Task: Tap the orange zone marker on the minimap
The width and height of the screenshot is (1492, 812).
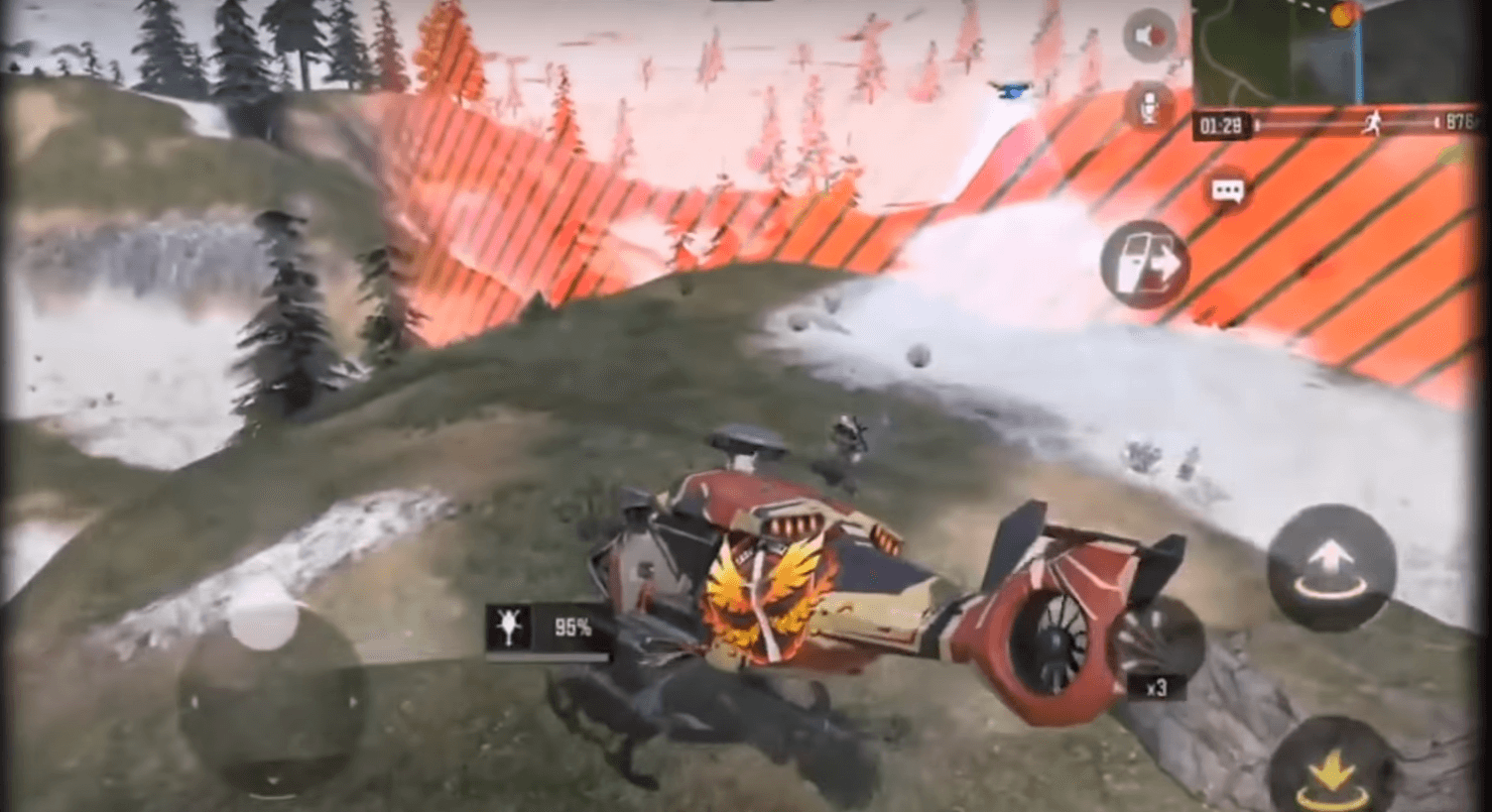Action: click(x=1342, y=14)
